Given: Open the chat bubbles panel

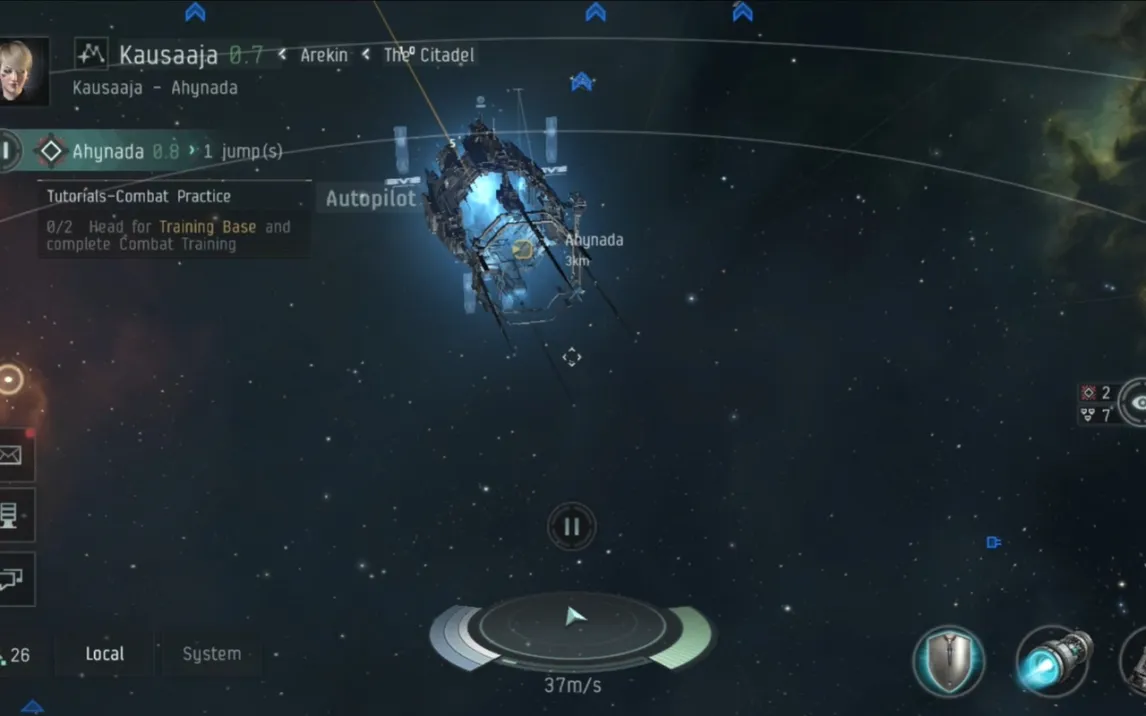Looking at the screenshot, I should 13,580.
